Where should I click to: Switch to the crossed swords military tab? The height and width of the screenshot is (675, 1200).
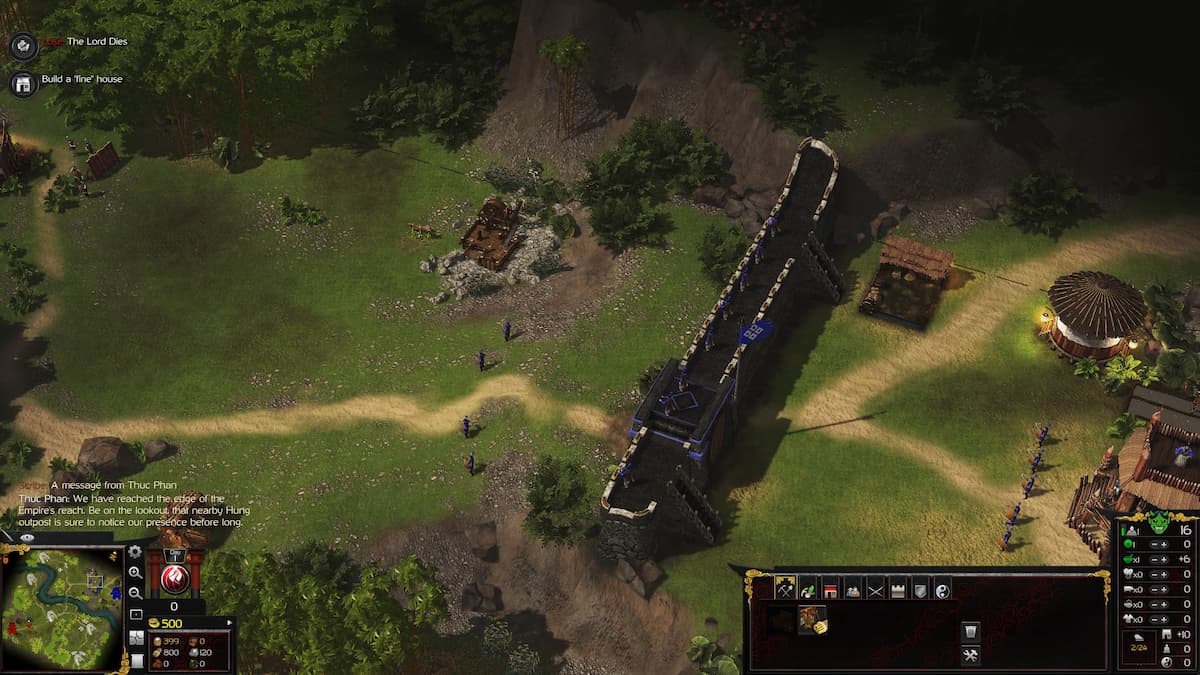tap(875, 588)
